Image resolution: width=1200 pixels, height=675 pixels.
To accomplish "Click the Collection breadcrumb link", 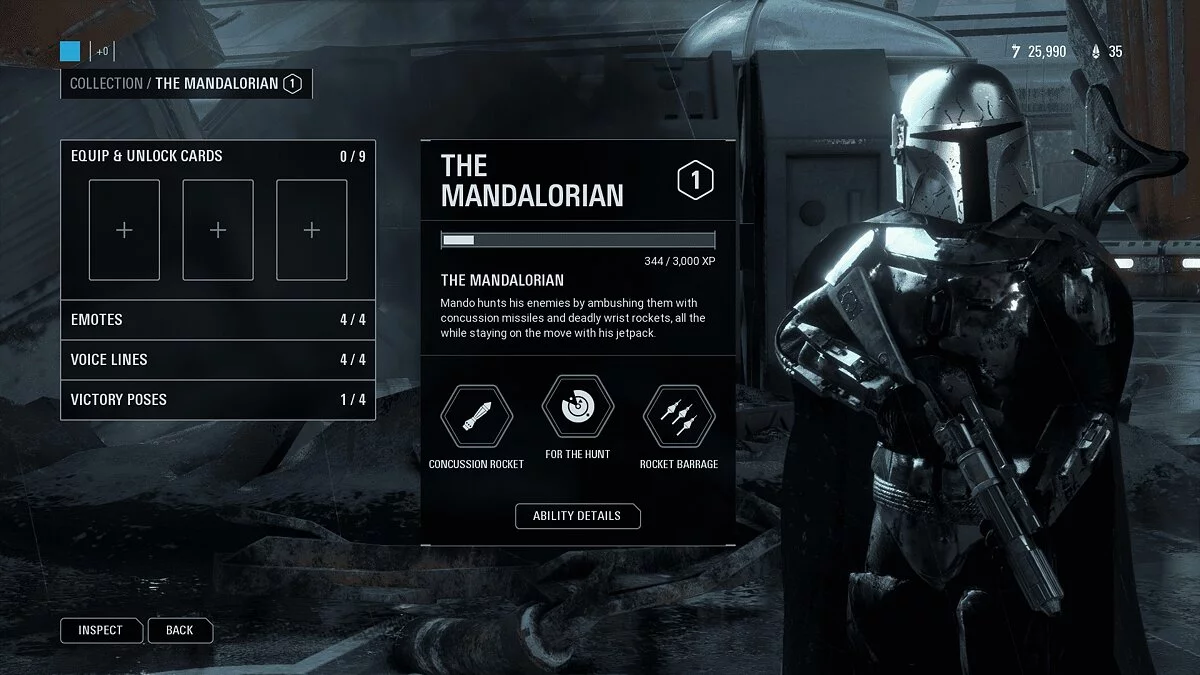I will click(x=106, y=84).
